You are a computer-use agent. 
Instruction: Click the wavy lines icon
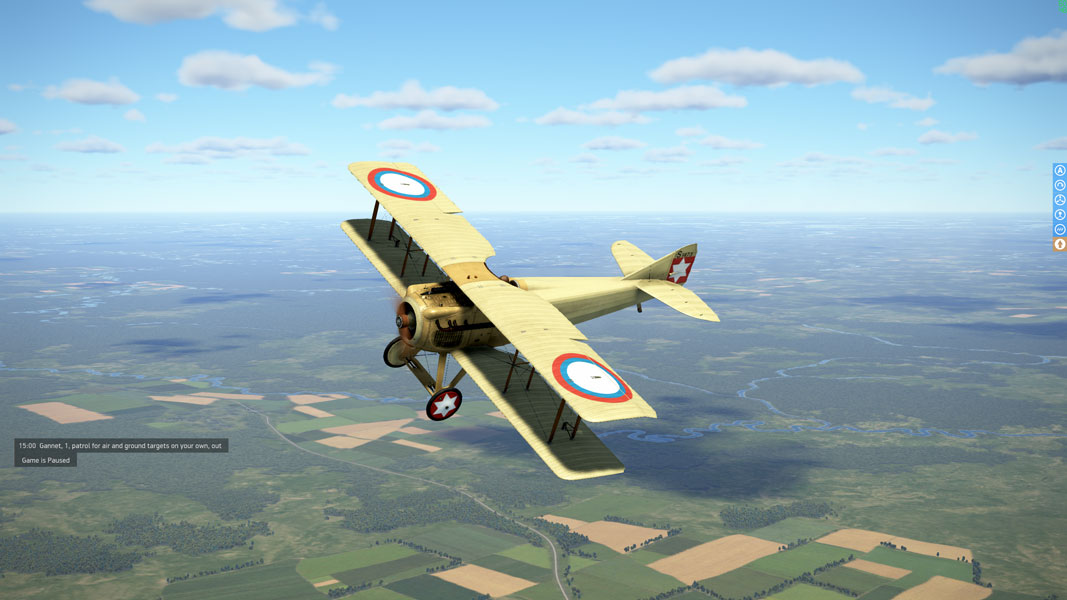pos(1060,229)
